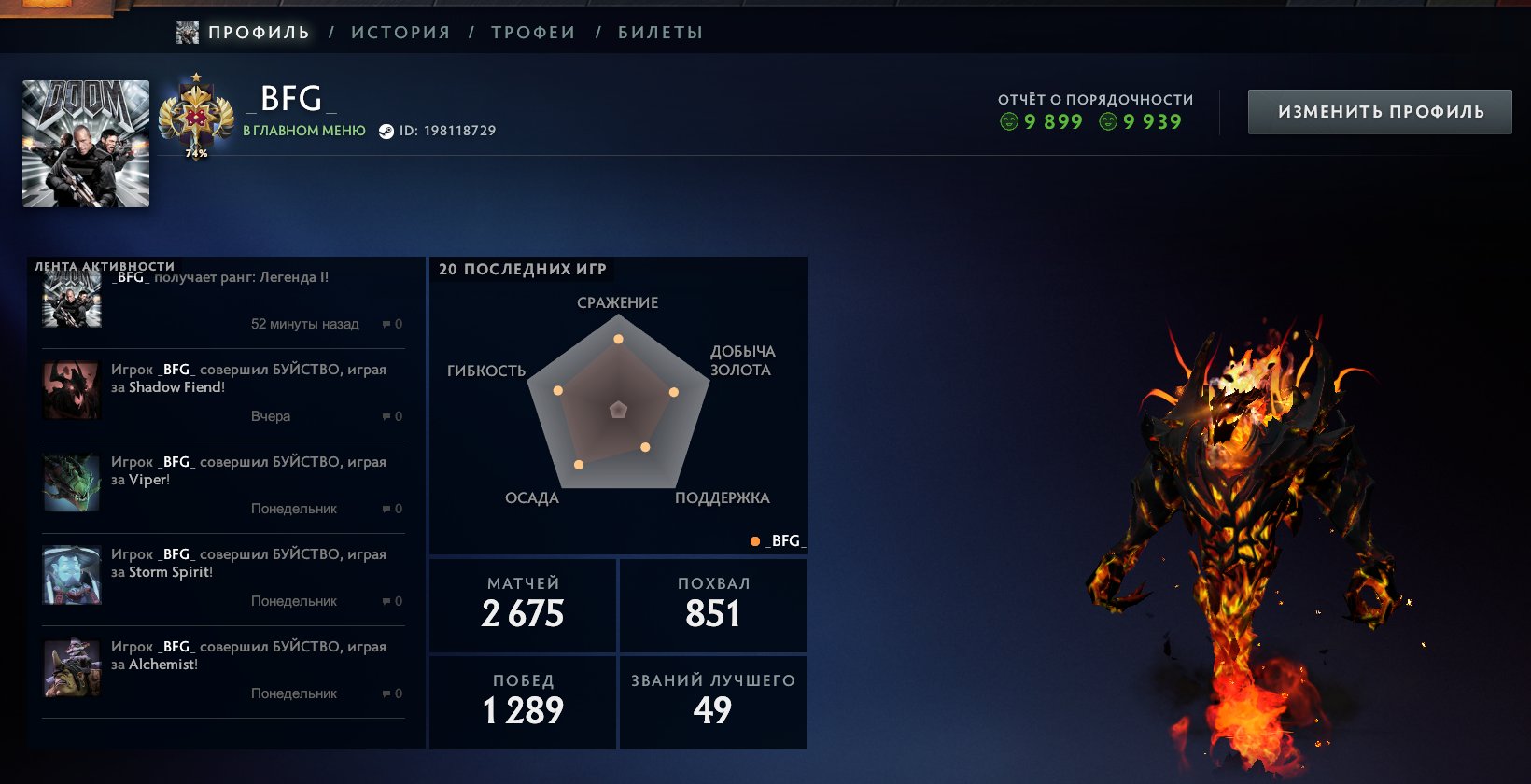1531x784 pixels.
Task: Select the Shadow Fiend hero portrait
Action: click(x=70, y=390)
